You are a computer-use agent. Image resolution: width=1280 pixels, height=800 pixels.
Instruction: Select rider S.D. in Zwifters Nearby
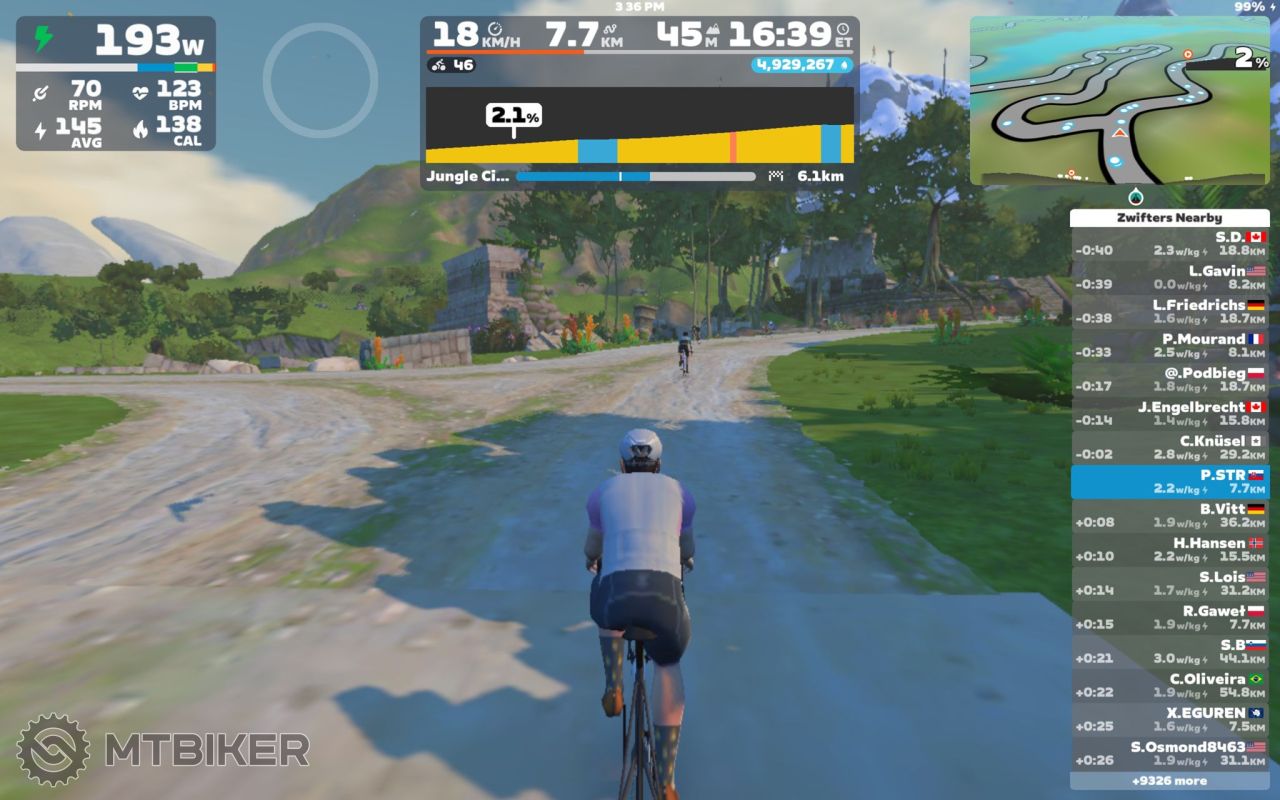coord(1169,244)
